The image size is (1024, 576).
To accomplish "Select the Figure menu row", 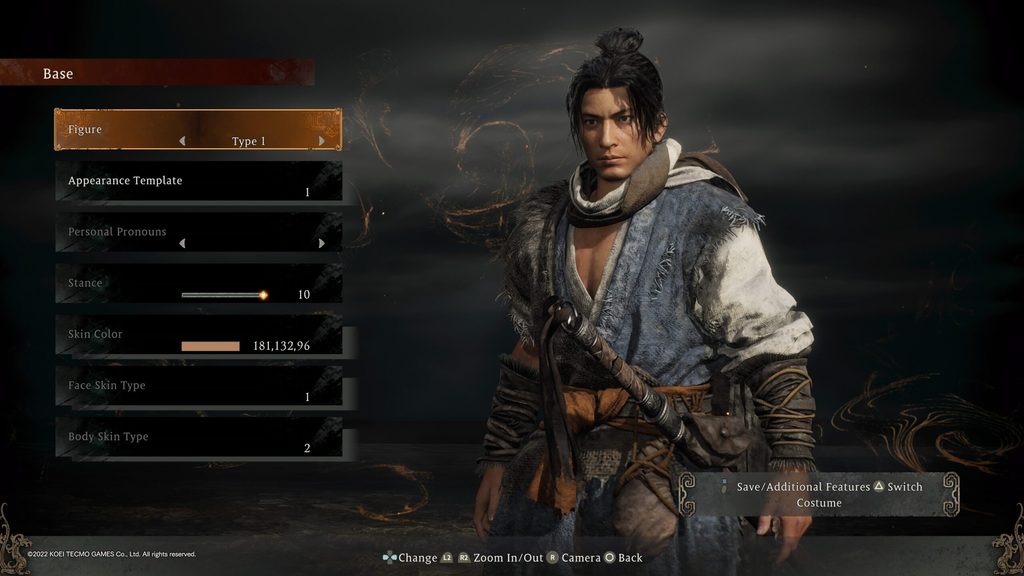I will 197,130.
